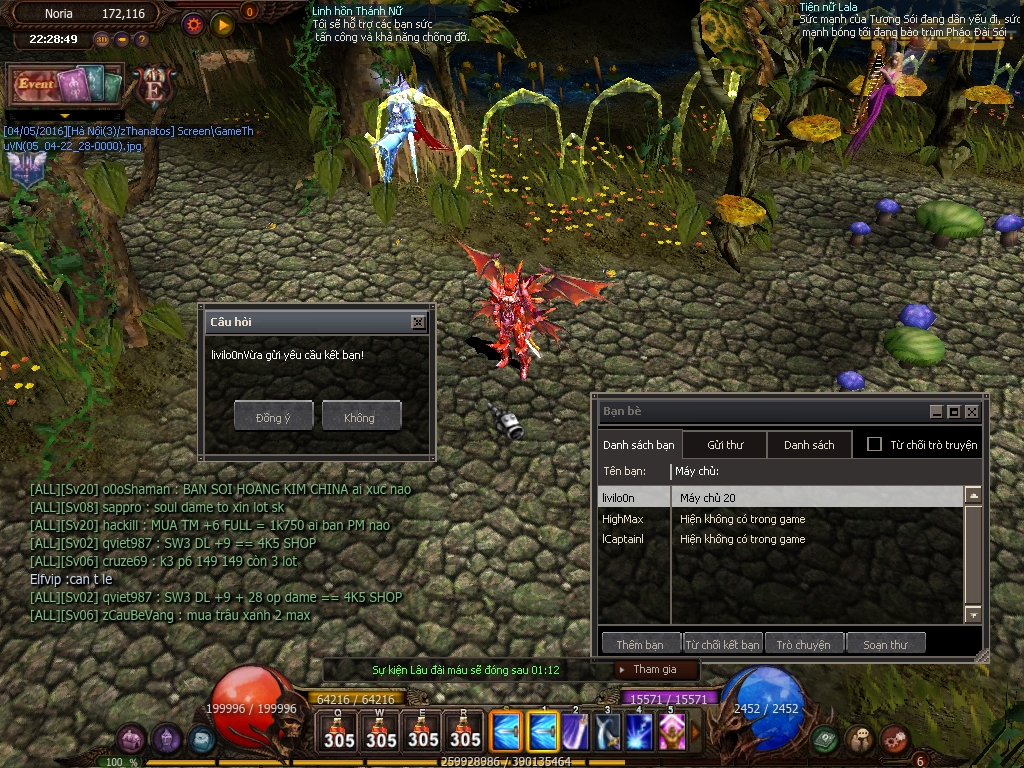1024x768 pixels.
Task: Select friend lCaptainl in the list
Action: click(622, 539)
